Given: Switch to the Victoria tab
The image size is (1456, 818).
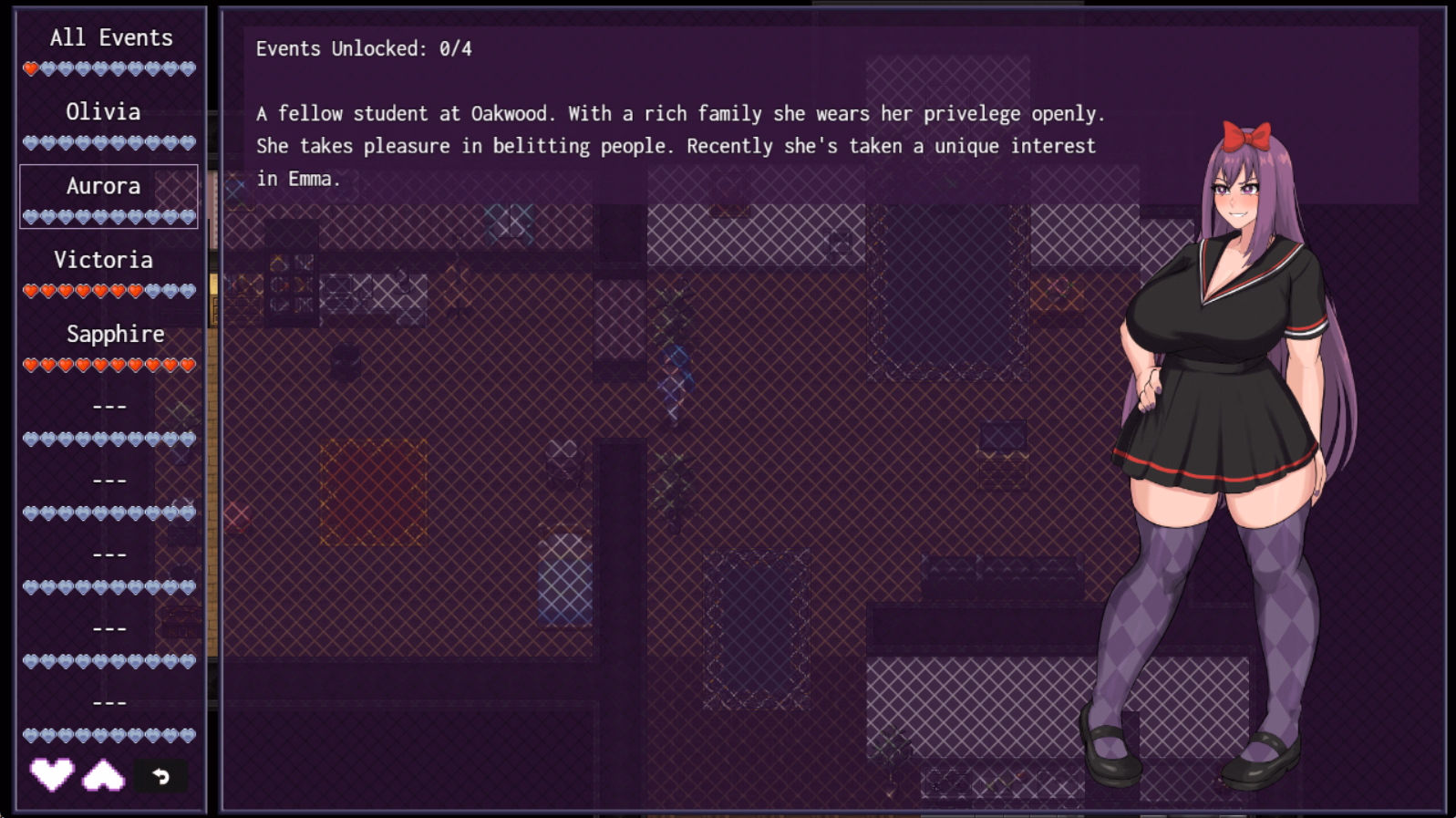Looking at the screenshot, I should pos(103,259).
